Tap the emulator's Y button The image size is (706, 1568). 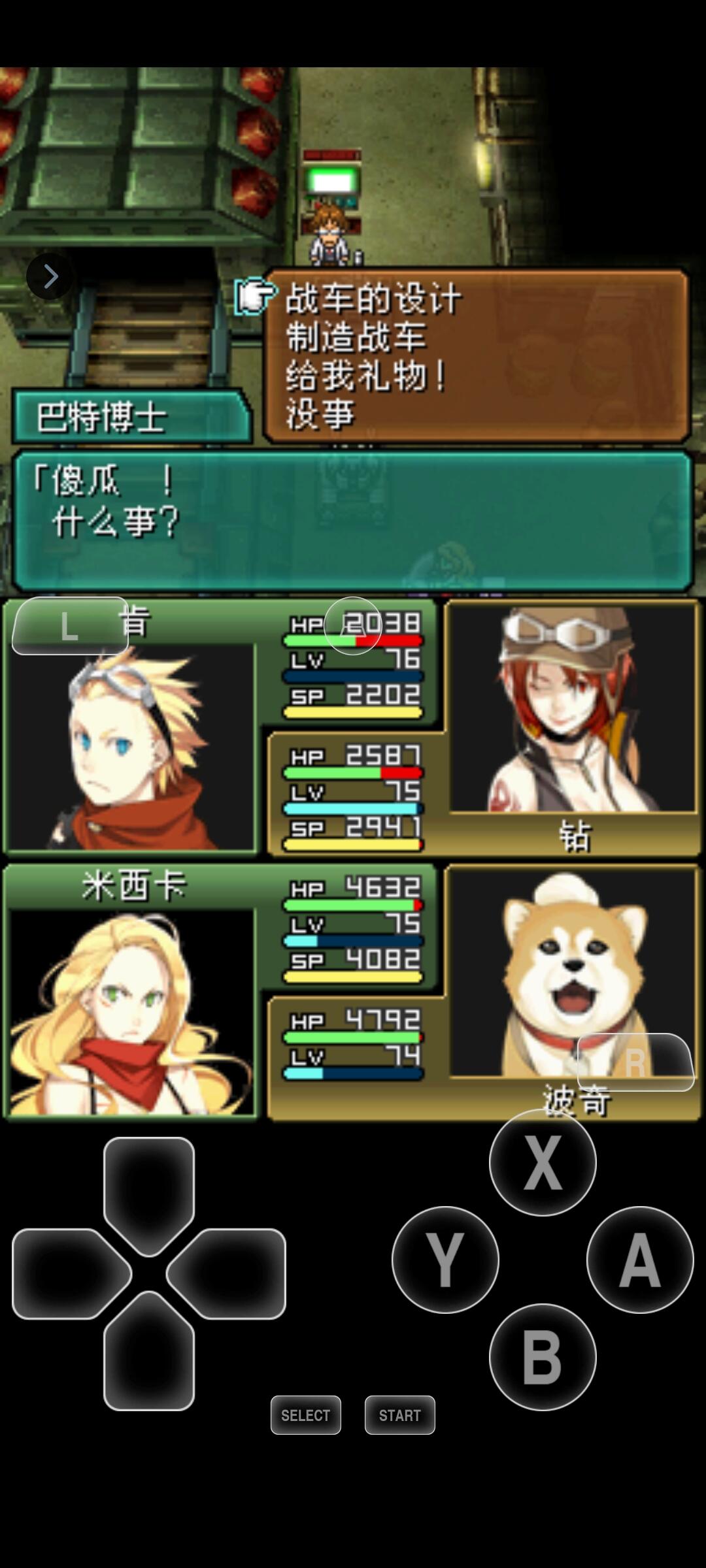[x=445, y=1259]
